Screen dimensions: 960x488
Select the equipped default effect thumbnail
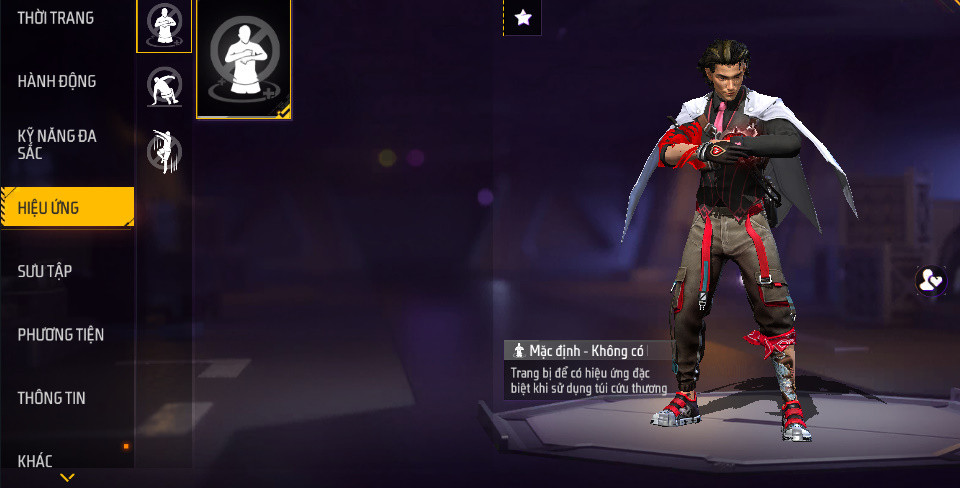pos(244,59)
